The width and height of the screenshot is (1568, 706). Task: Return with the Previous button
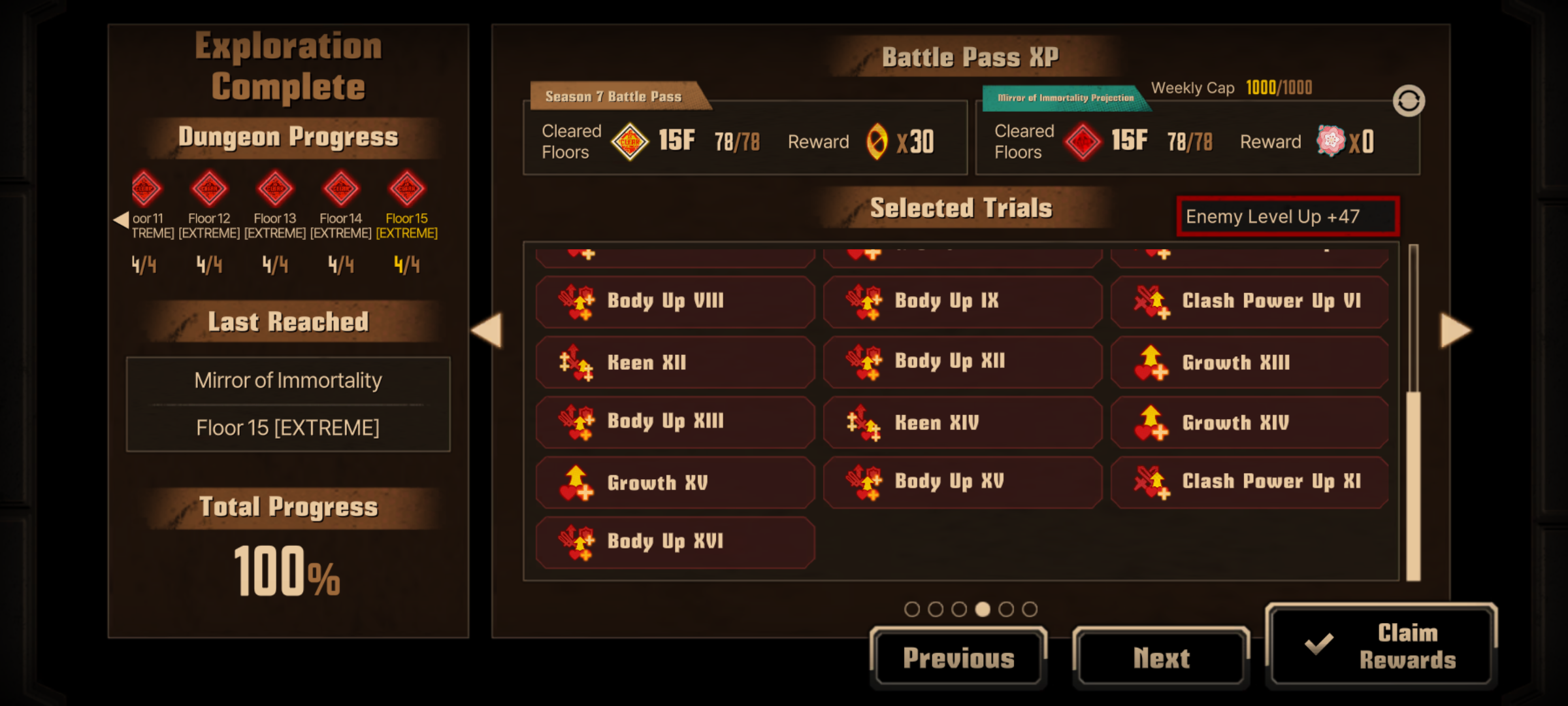958,658
